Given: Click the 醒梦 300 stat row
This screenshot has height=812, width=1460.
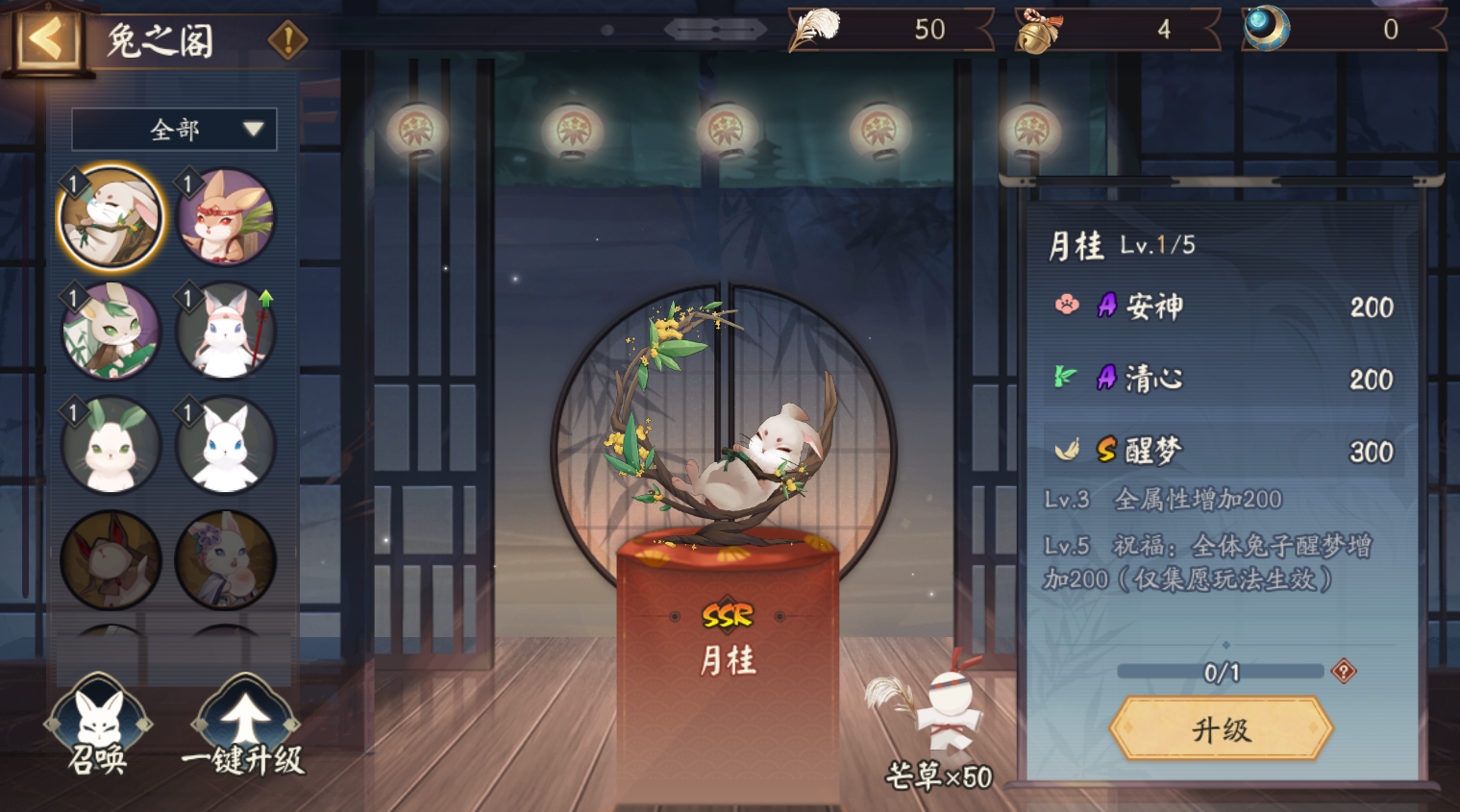Looking at the screenshot, I should (x=1221, y=450).
